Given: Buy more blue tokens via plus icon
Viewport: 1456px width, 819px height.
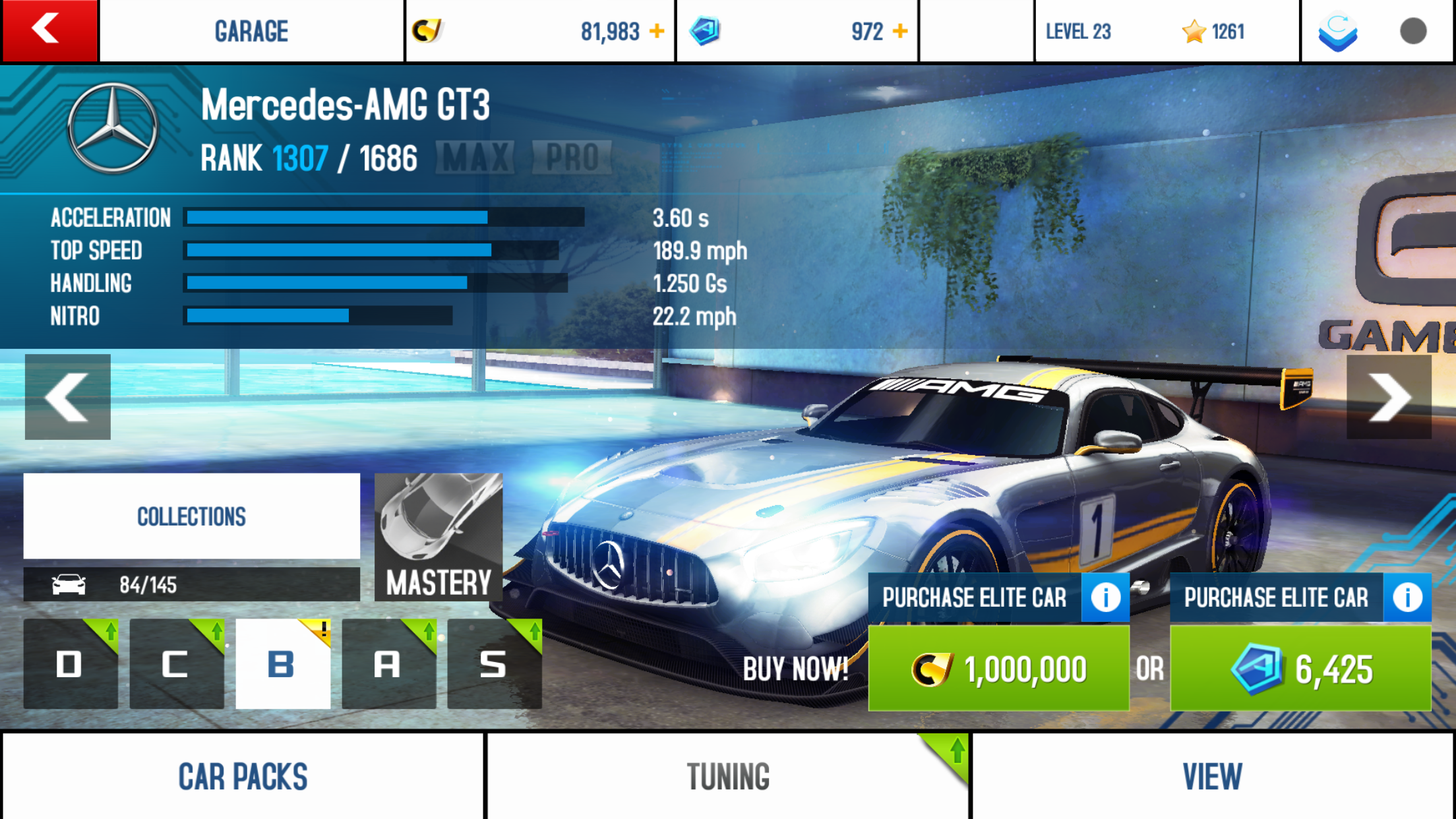Looking at the screenshot, I should (x=900, y=31).
